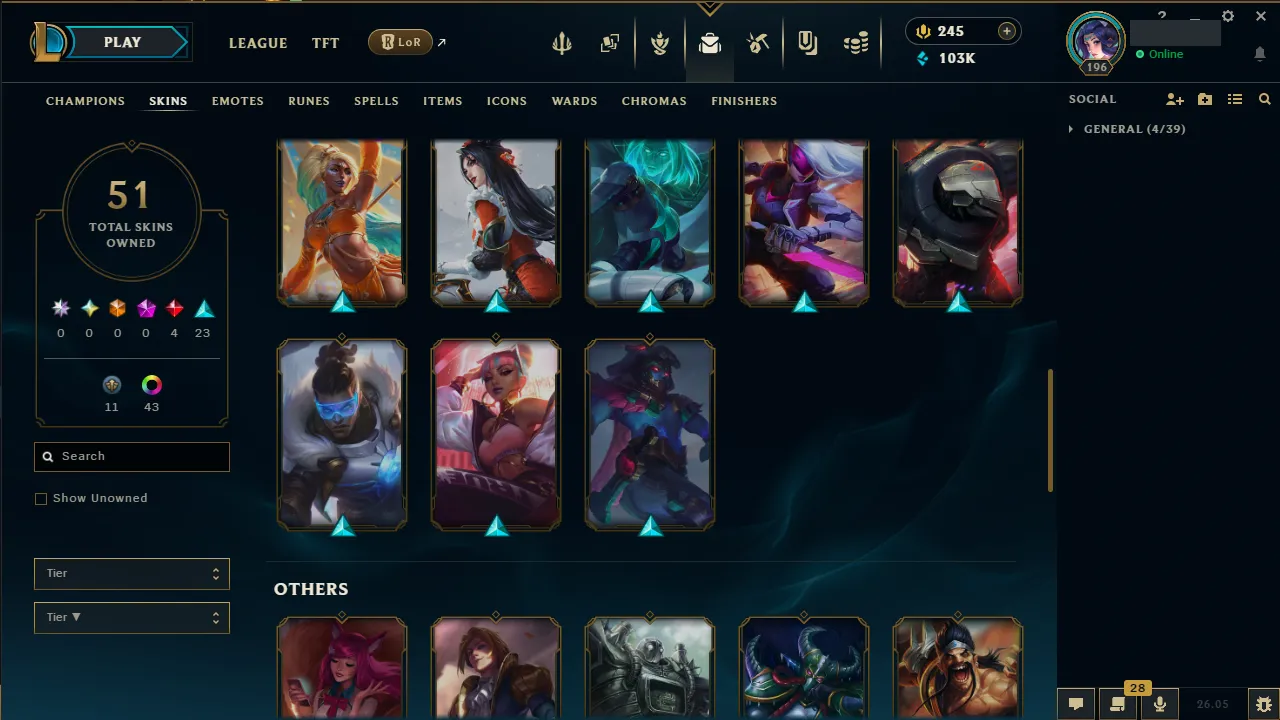Enable the Show Unowned checkbox

pyautogui.click(x=41, y=498)
